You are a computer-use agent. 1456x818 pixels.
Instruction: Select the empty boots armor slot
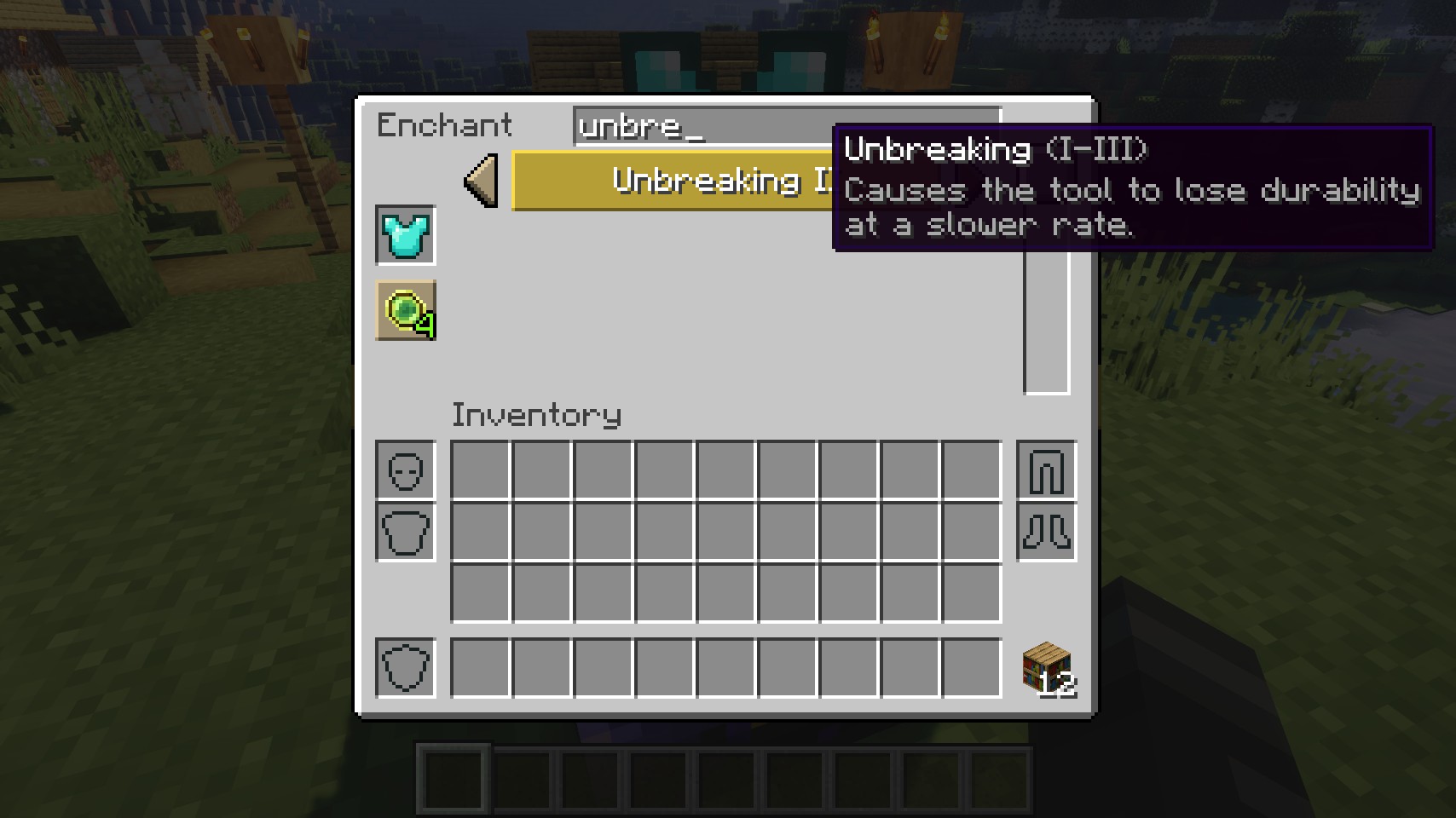(x=1047, y=532)
